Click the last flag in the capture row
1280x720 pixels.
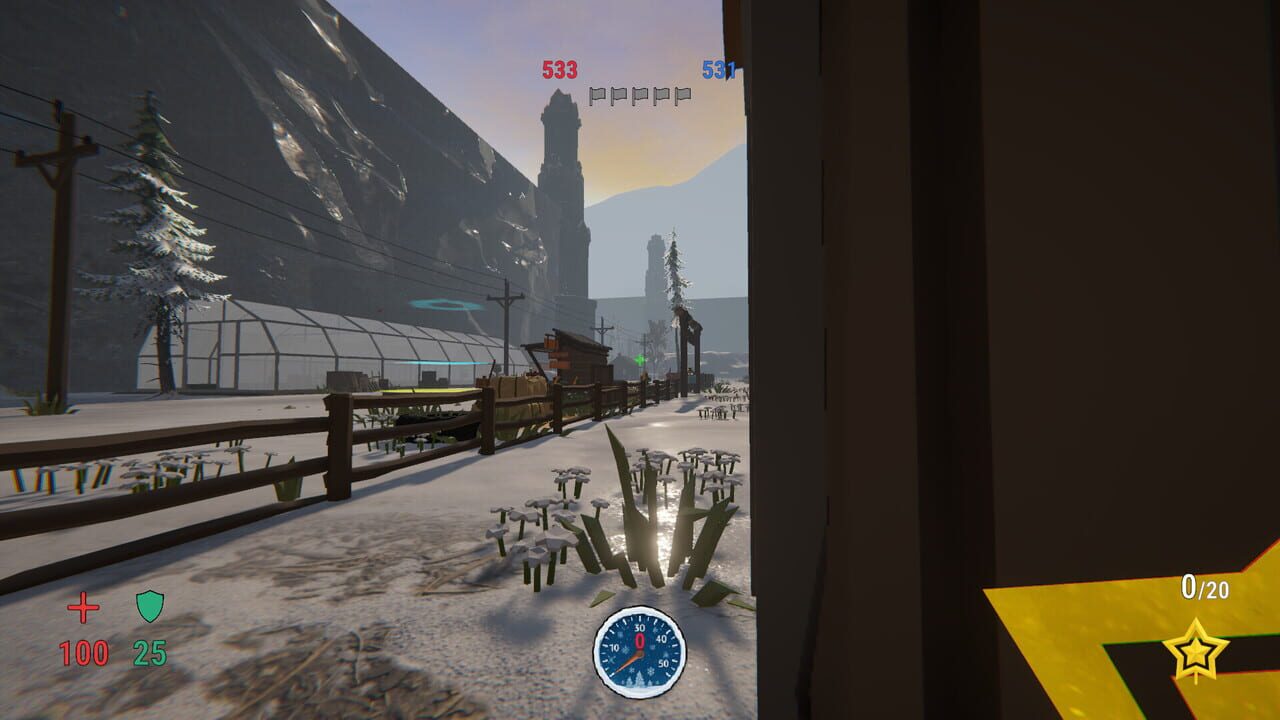tap(683, 94)
